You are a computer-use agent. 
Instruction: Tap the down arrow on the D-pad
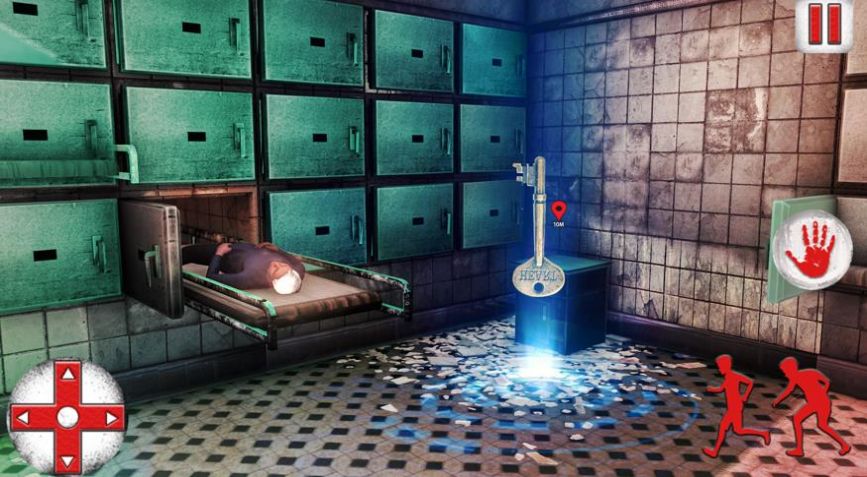coord(67,458)
